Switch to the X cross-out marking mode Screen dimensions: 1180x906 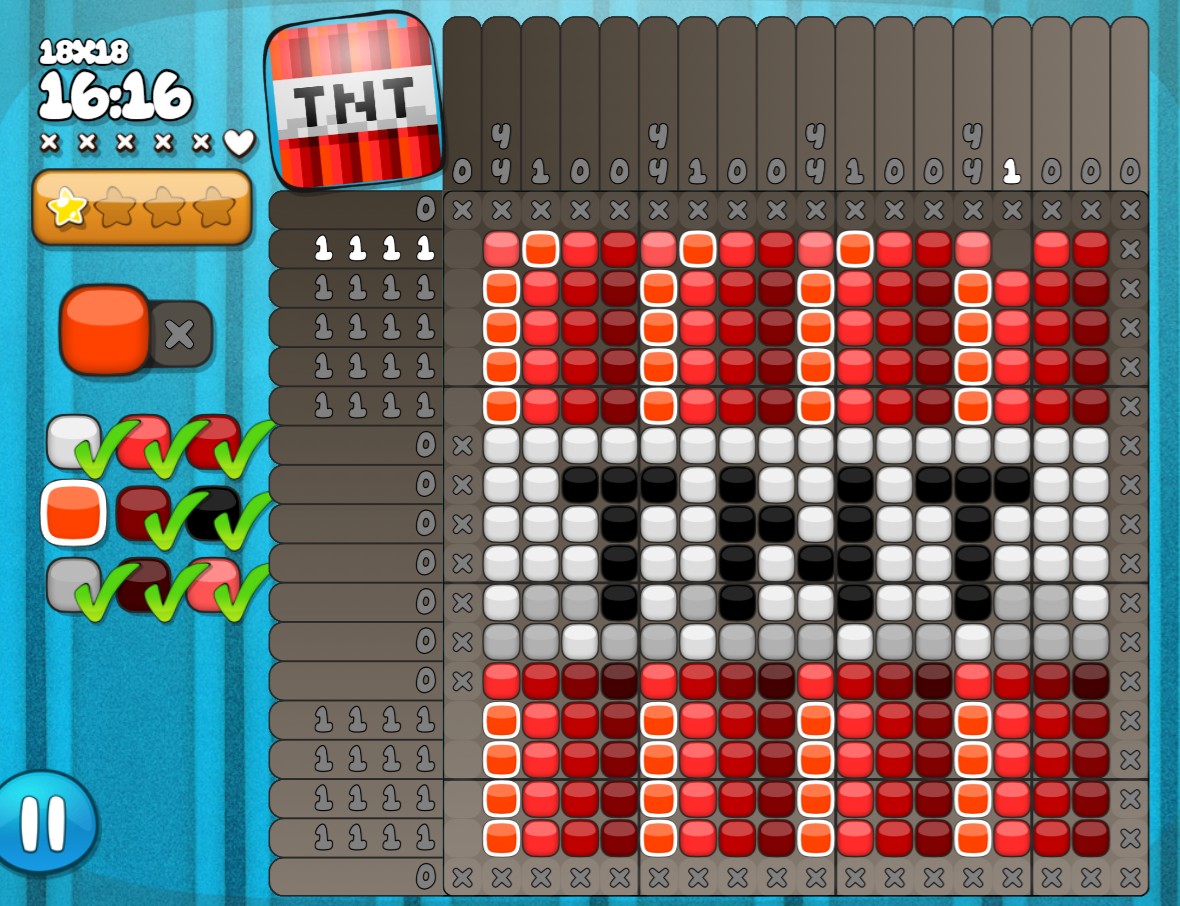pyautogui.click(x=181, y=334)
